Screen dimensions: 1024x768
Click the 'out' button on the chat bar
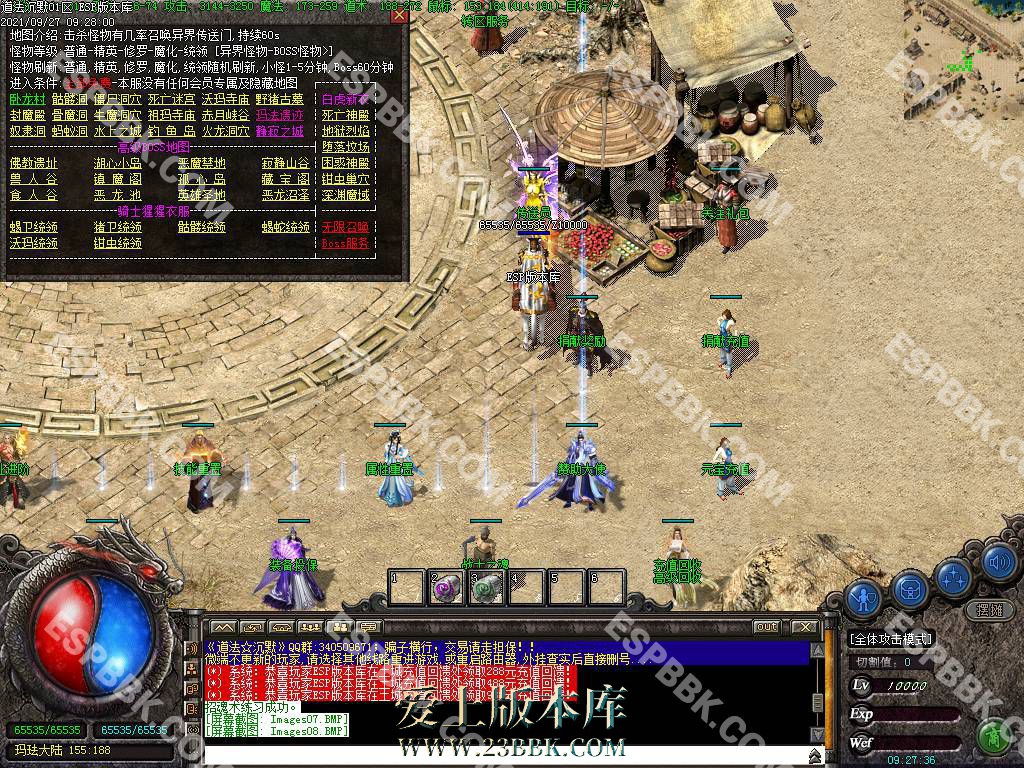766,626
